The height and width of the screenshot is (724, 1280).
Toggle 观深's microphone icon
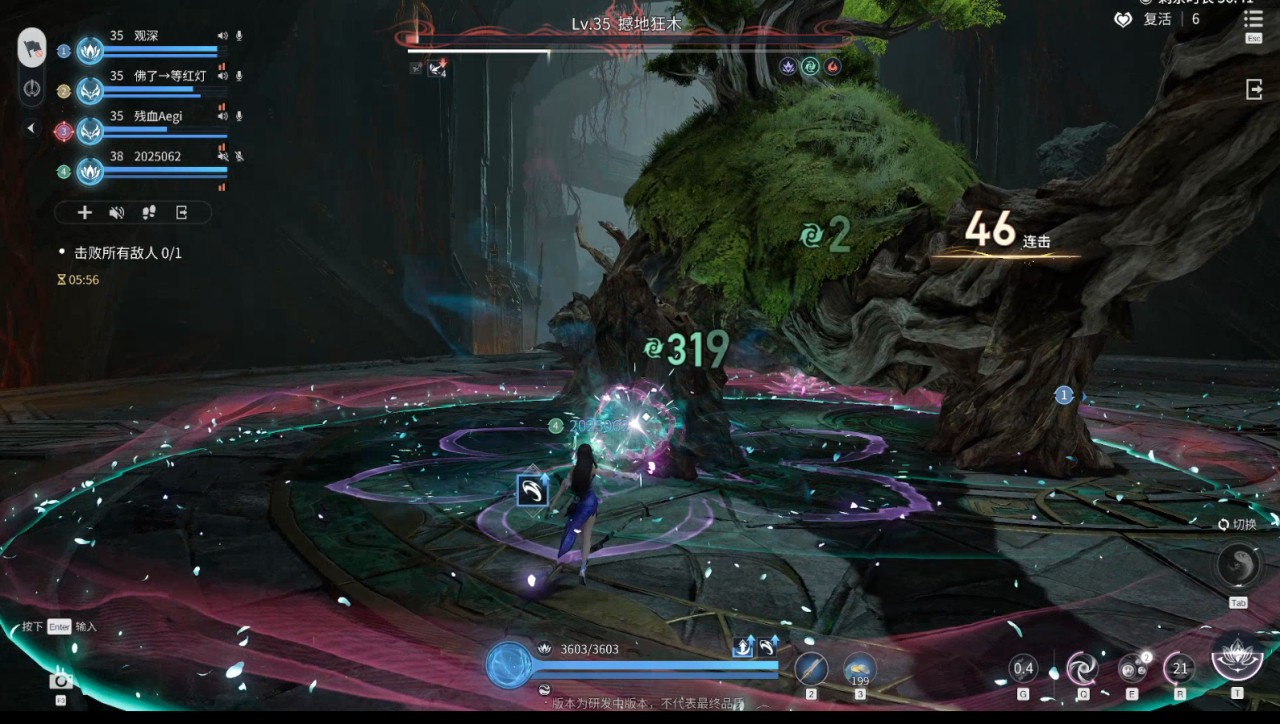[239, 36]
